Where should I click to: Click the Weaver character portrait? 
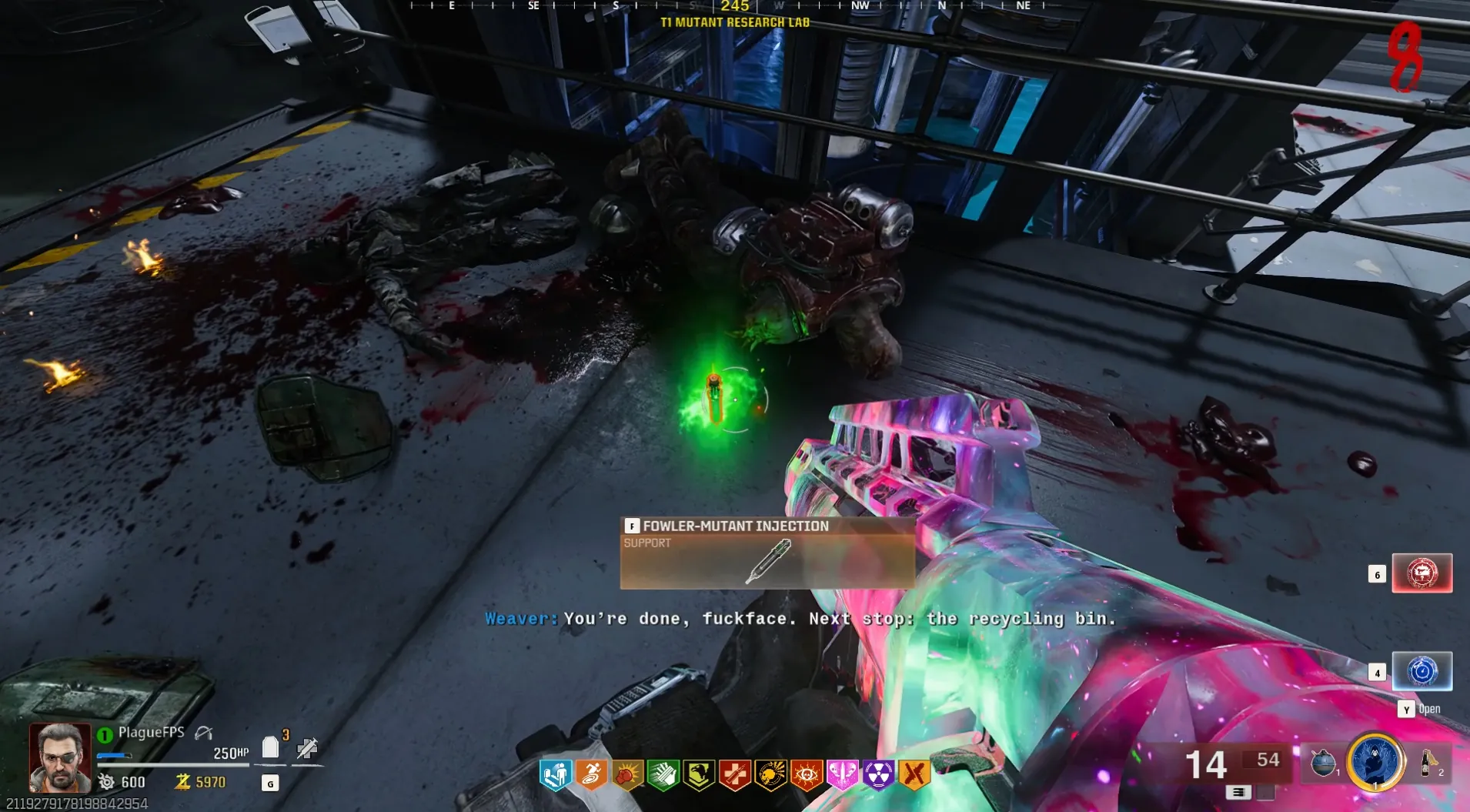pos(59,758)
